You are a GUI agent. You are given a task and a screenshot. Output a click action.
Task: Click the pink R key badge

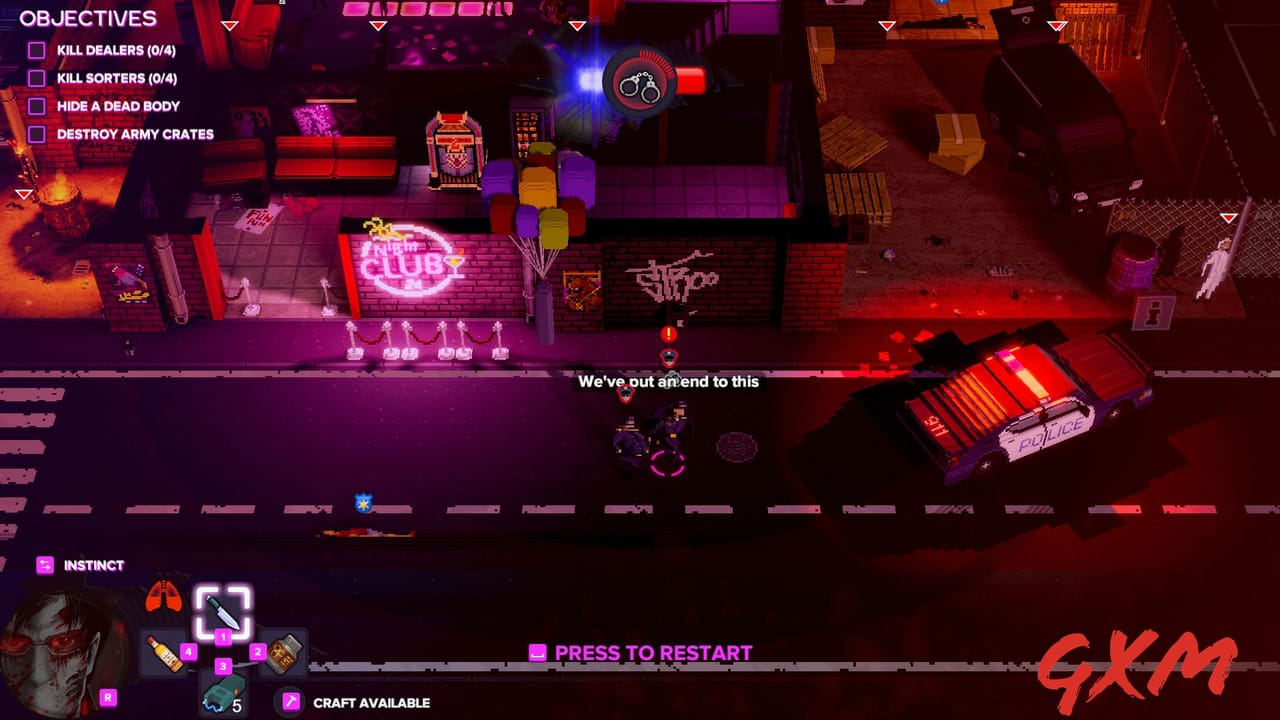click(106, 697)
